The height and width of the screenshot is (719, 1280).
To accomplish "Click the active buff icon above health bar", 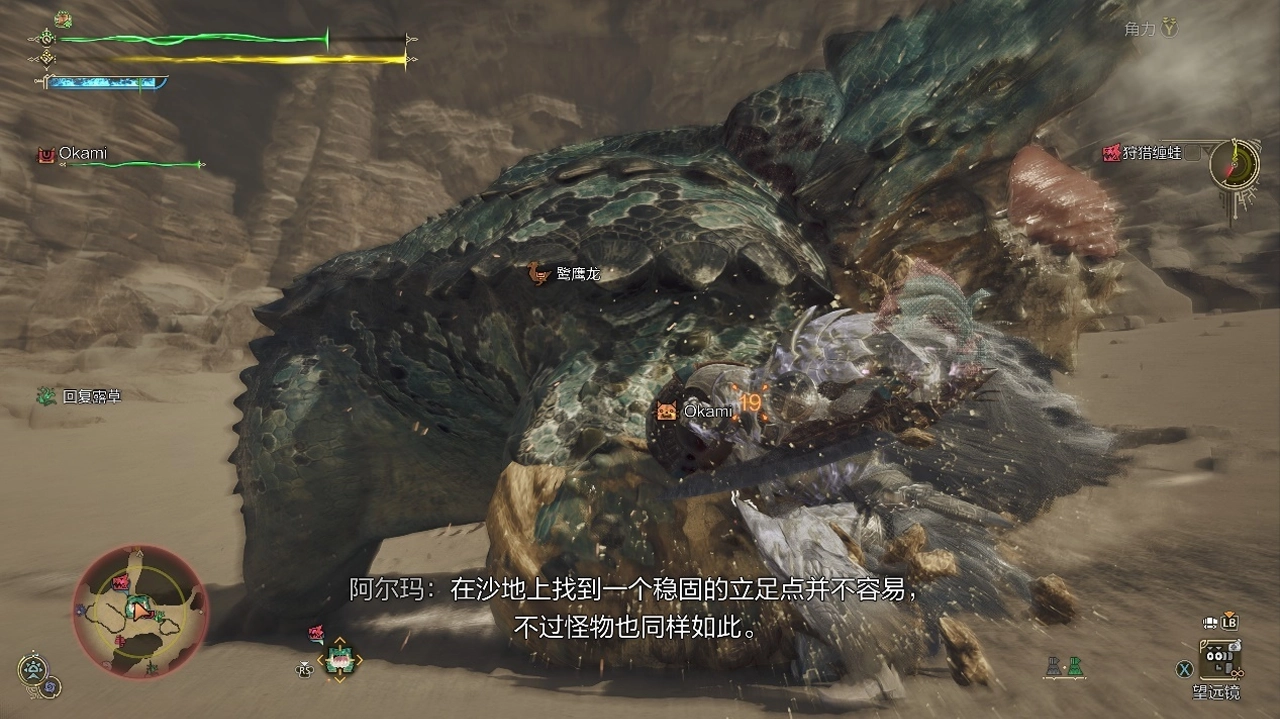I will coord(63,19).
